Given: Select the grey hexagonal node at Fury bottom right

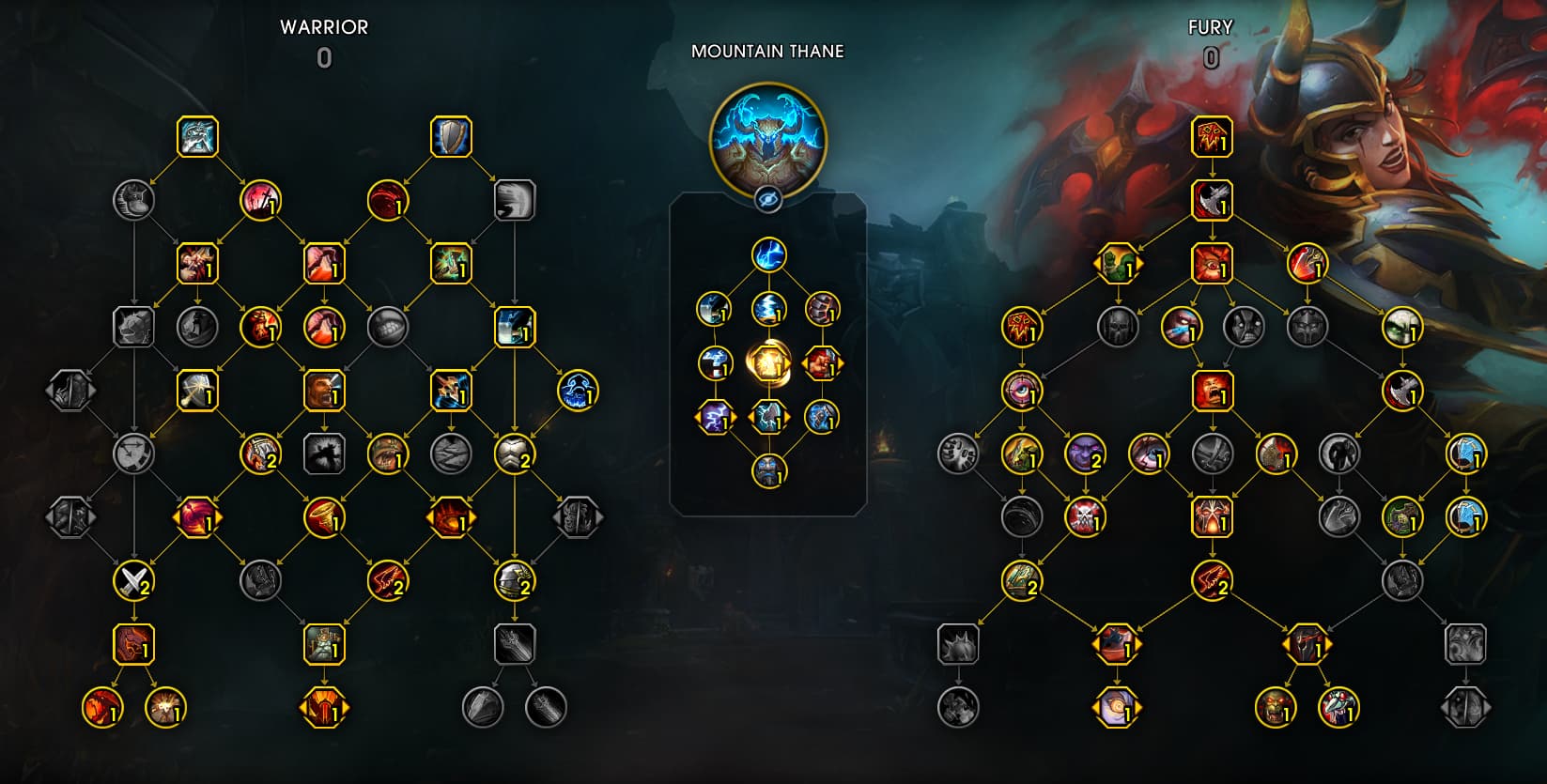Looking at the screenshot, I should [x=1465, y=707].
